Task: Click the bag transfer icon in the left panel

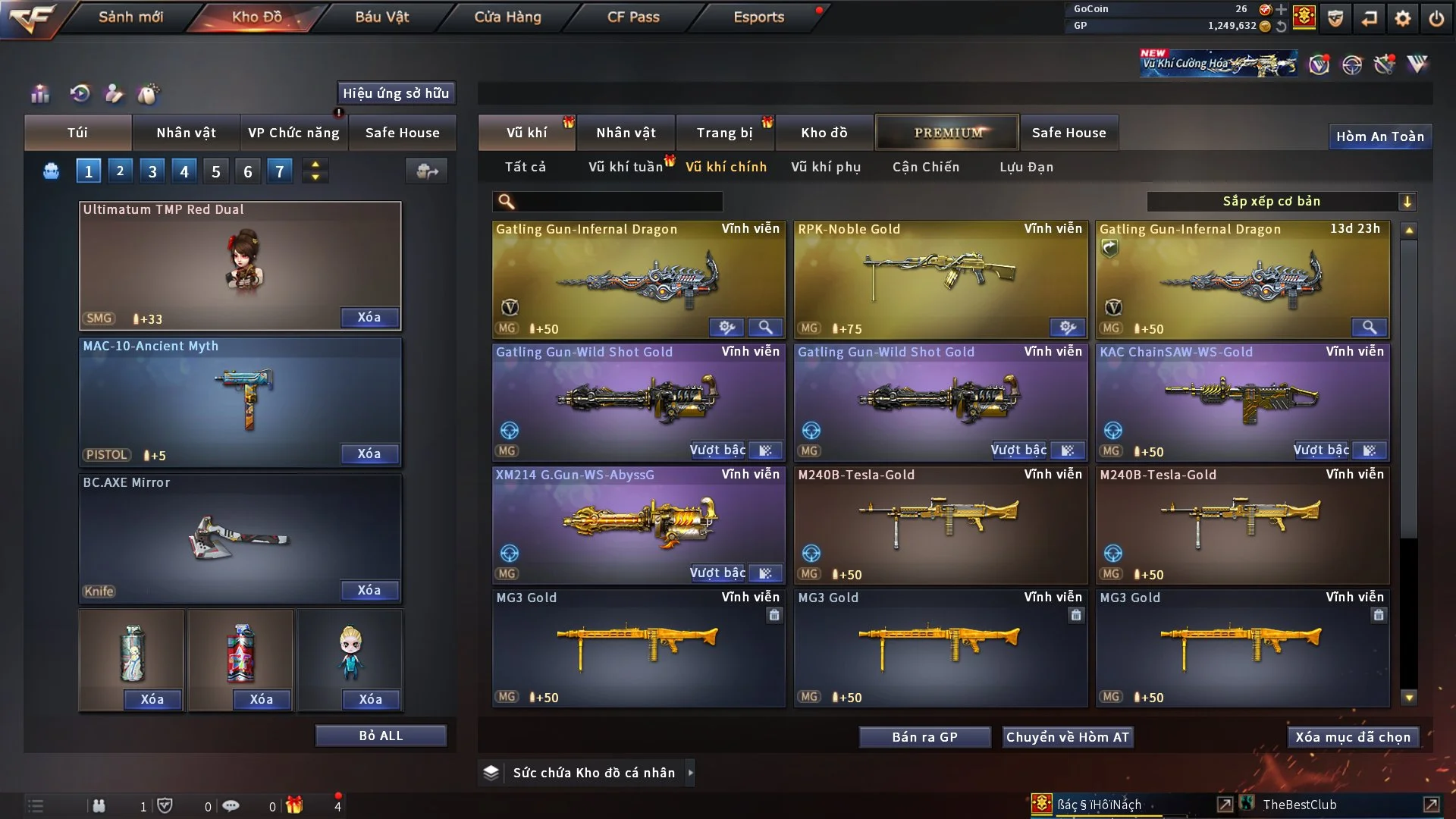Action: point(426,171)
